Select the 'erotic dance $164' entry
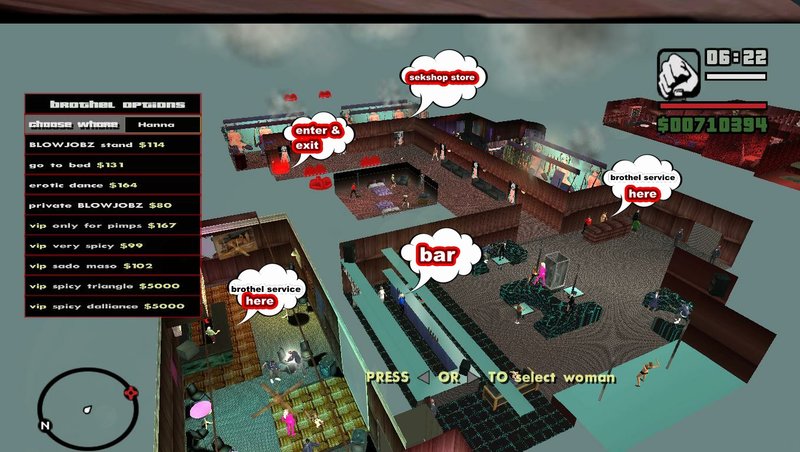 pyautogui.click(x=112, y=185)
